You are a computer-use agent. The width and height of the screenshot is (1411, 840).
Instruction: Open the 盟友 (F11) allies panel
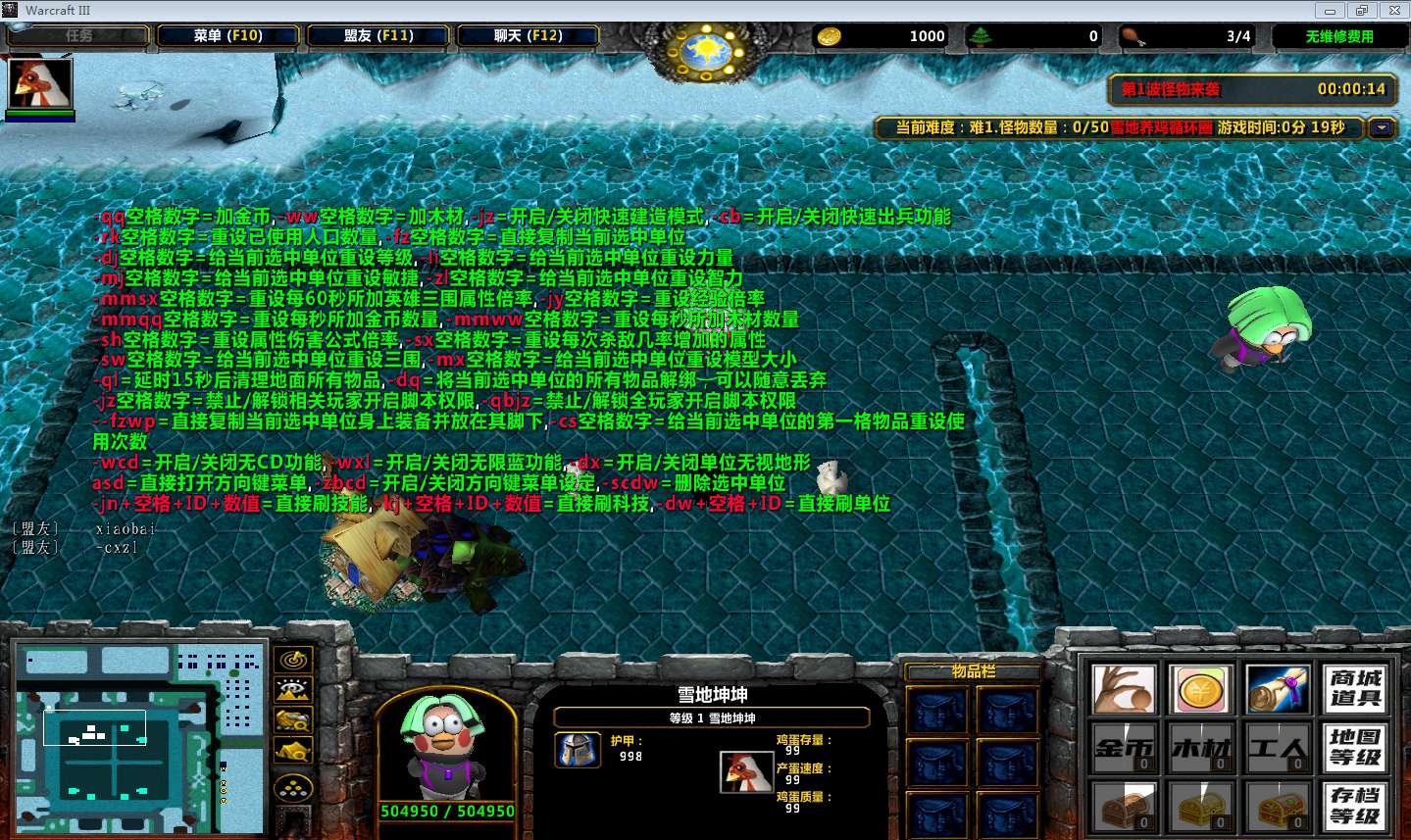click(x=378, y=36)
